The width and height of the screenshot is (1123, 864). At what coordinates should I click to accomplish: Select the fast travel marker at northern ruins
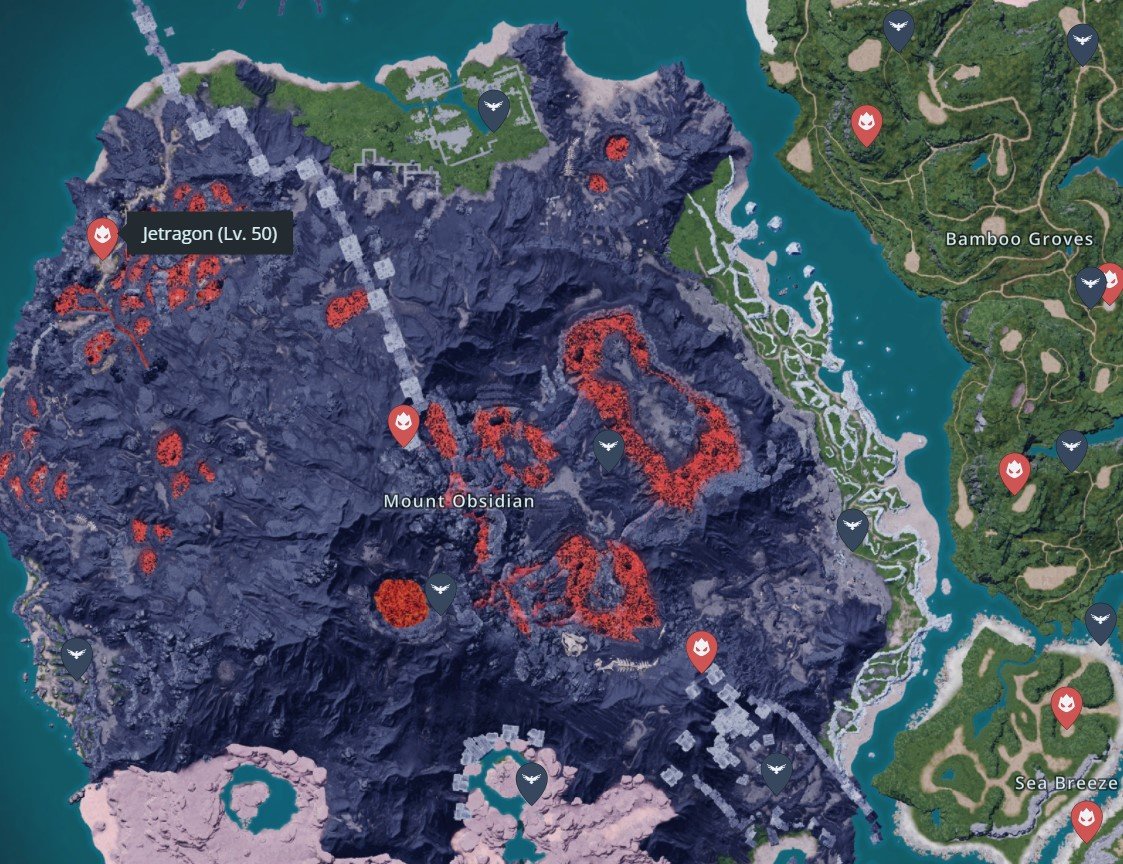492,109
